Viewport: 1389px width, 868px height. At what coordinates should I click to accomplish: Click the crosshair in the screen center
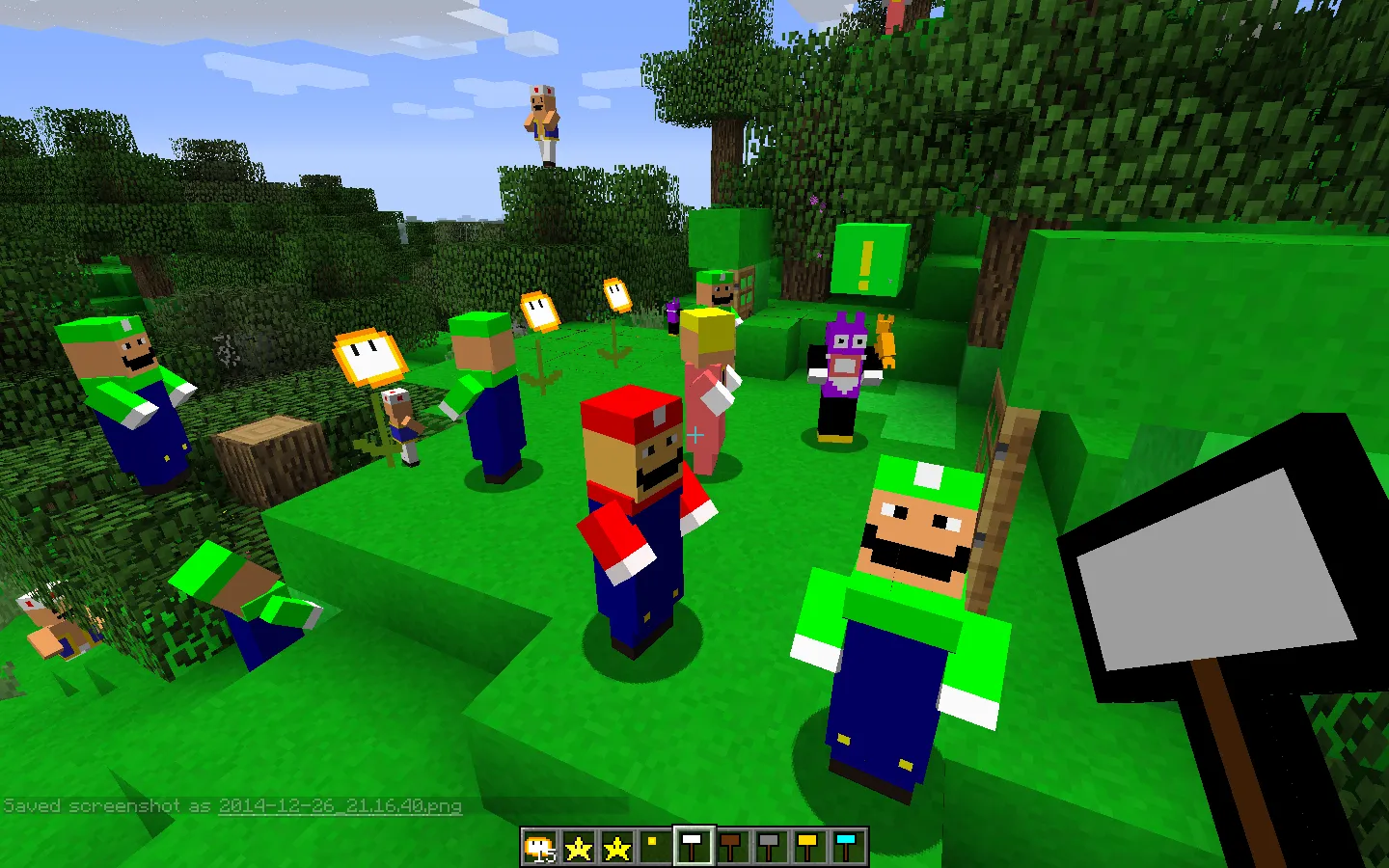(x=694, y=436)
